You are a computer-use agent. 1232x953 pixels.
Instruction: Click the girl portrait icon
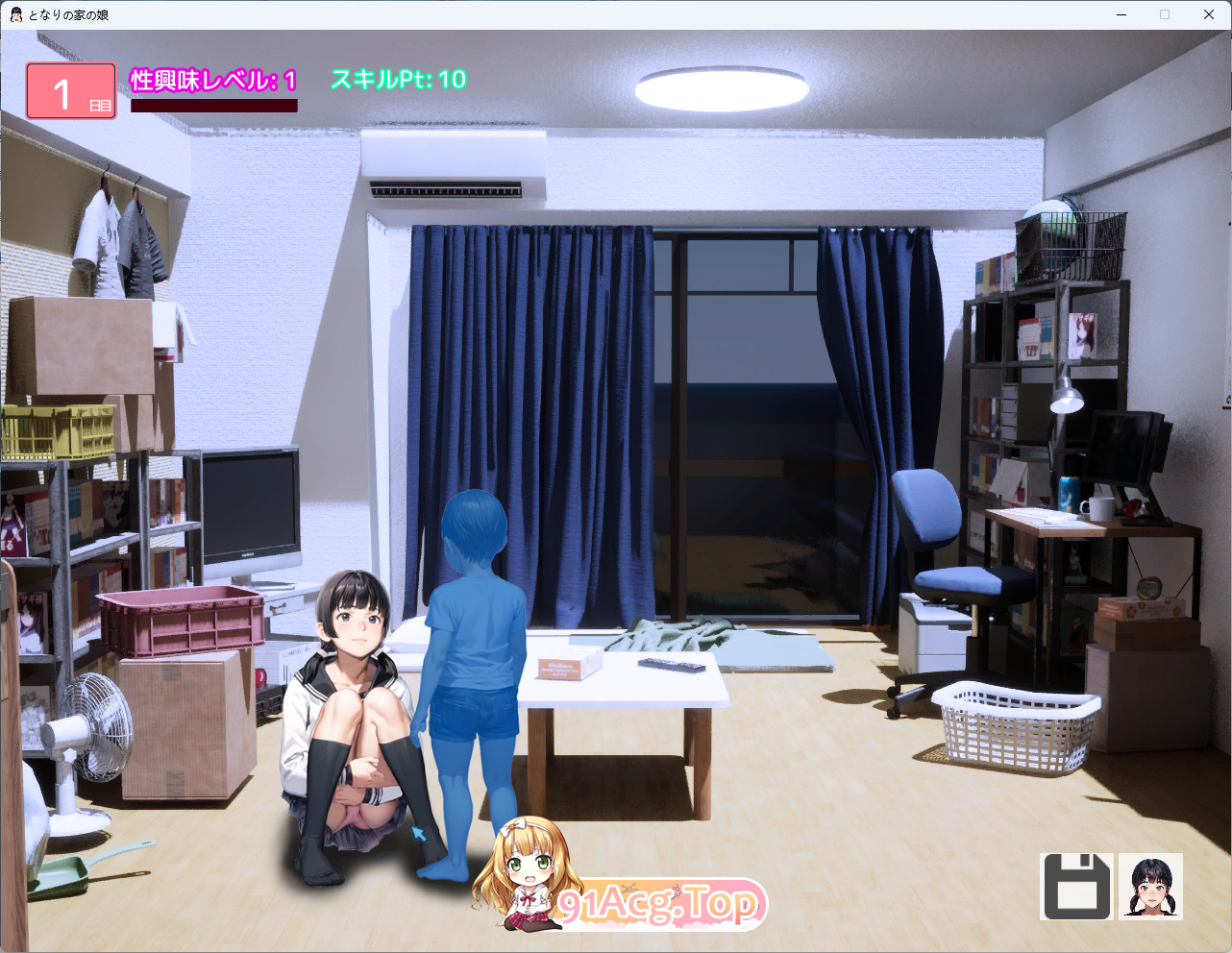1151,887
